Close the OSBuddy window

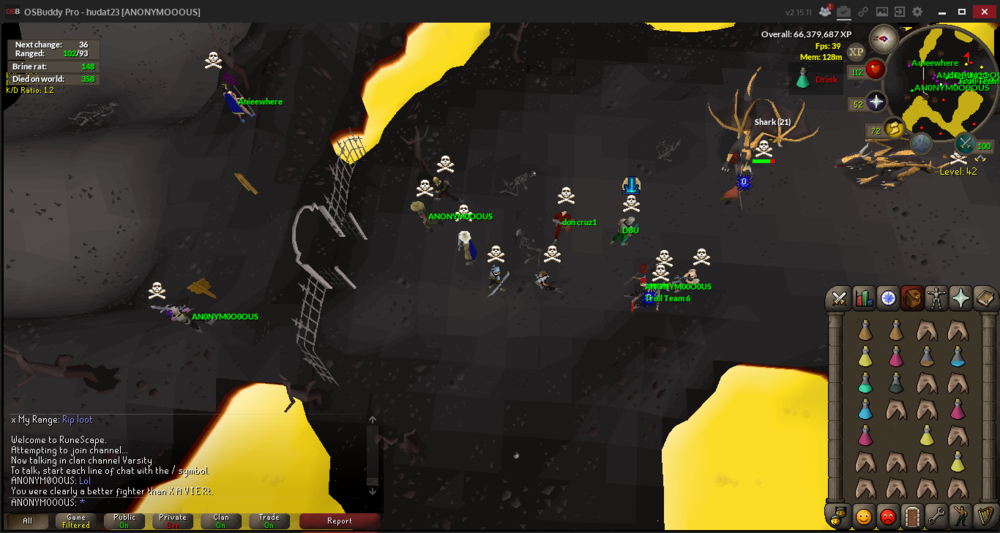pyautogui.click(x=985, y=12)
